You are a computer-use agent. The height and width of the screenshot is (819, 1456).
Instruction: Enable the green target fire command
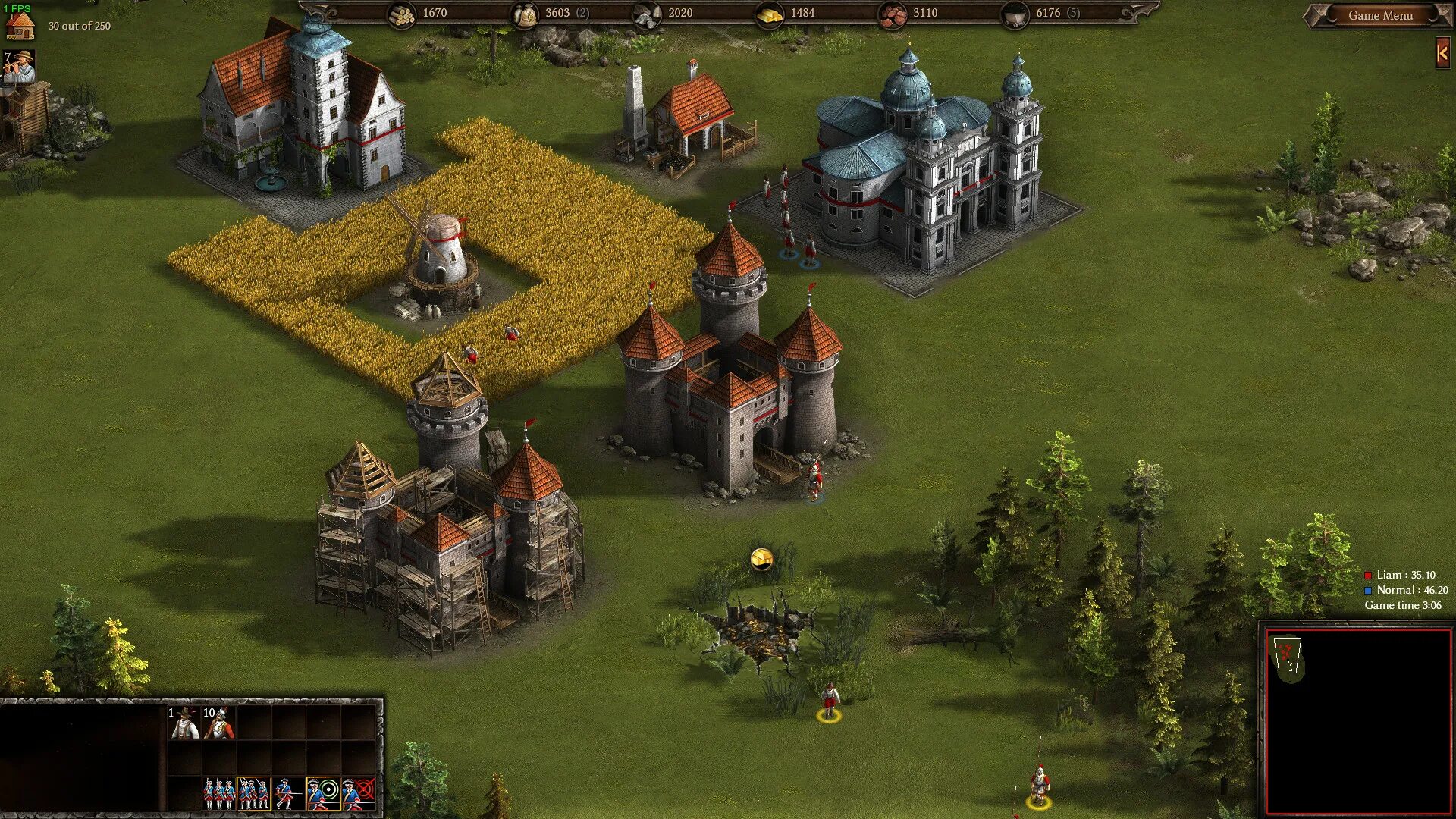tap(324, 793)
